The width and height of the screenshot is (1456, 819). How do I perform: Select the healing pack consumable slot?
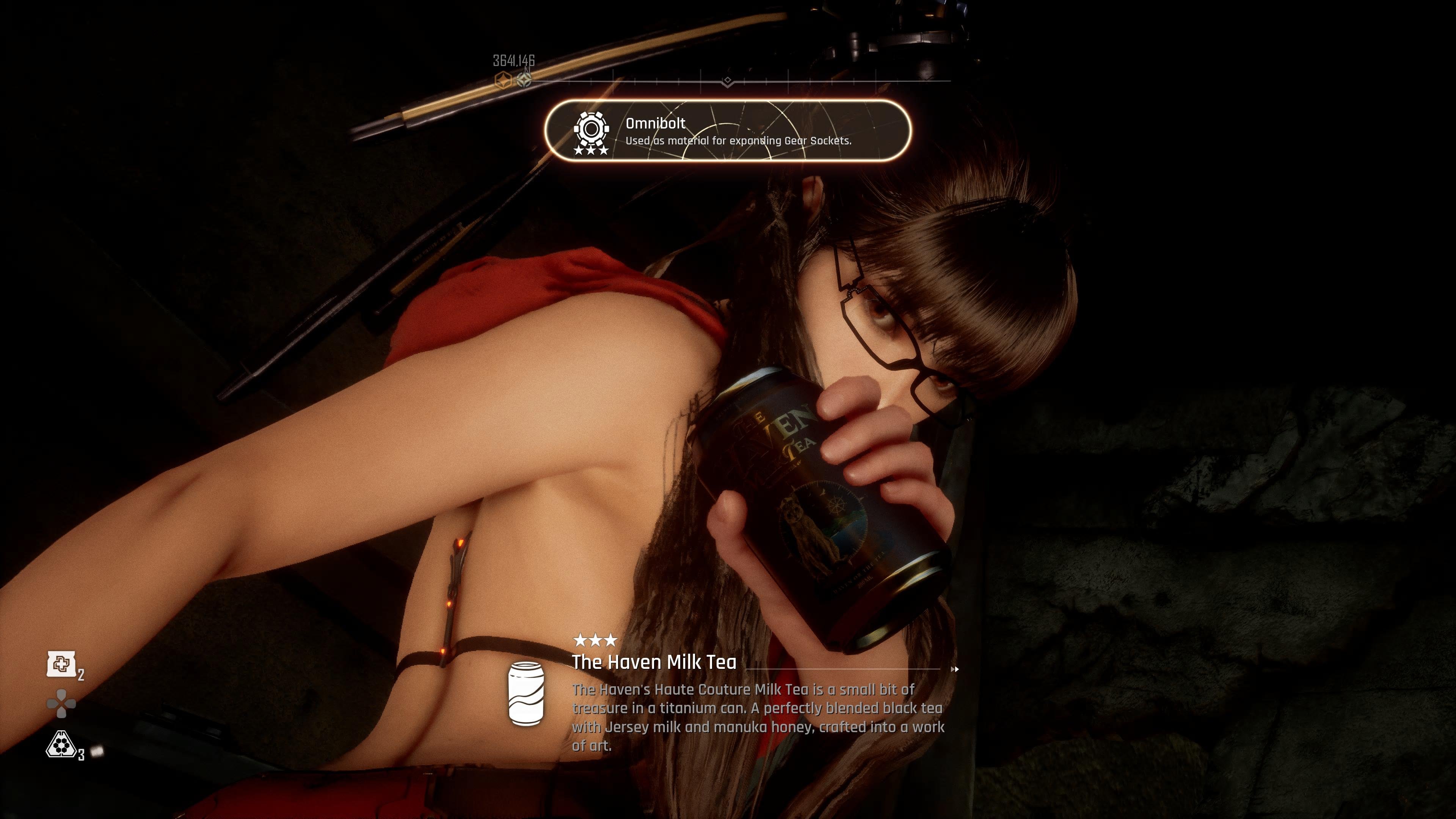[61, 664]
